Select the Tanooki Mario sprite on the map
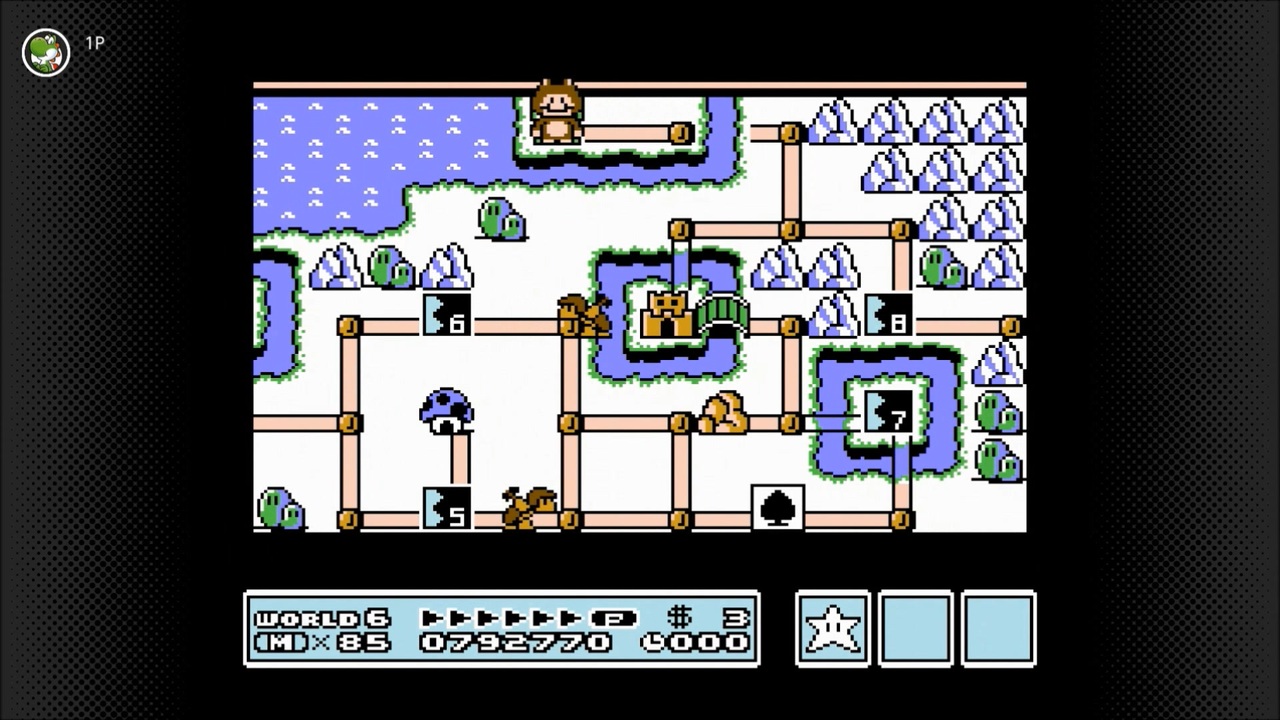The height and width of the screenshot is (720, 1280). click(x=557, y=110)
